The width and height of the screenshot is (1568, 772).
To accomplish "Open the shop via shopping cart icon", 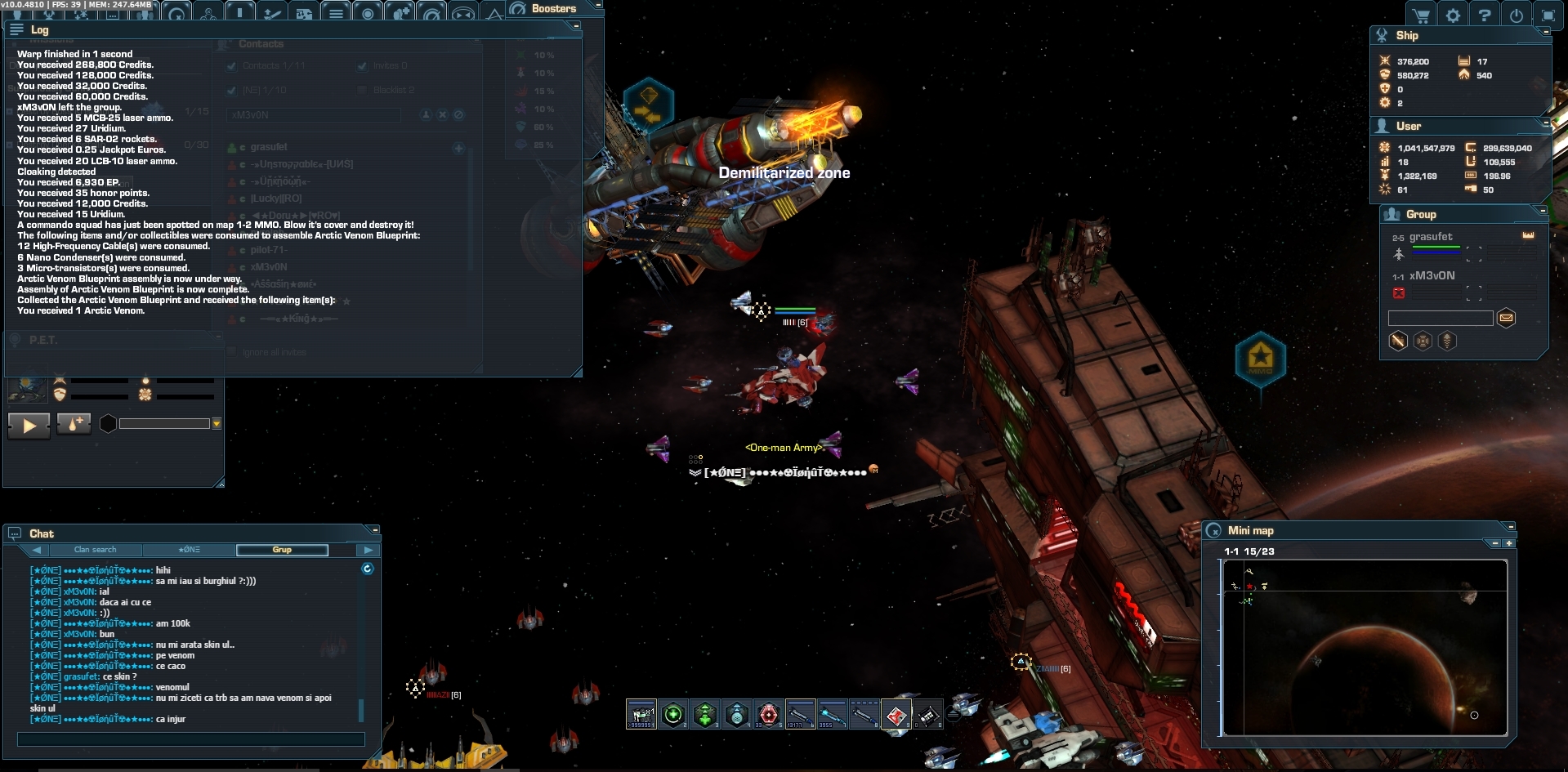I will pos(1422,16).
